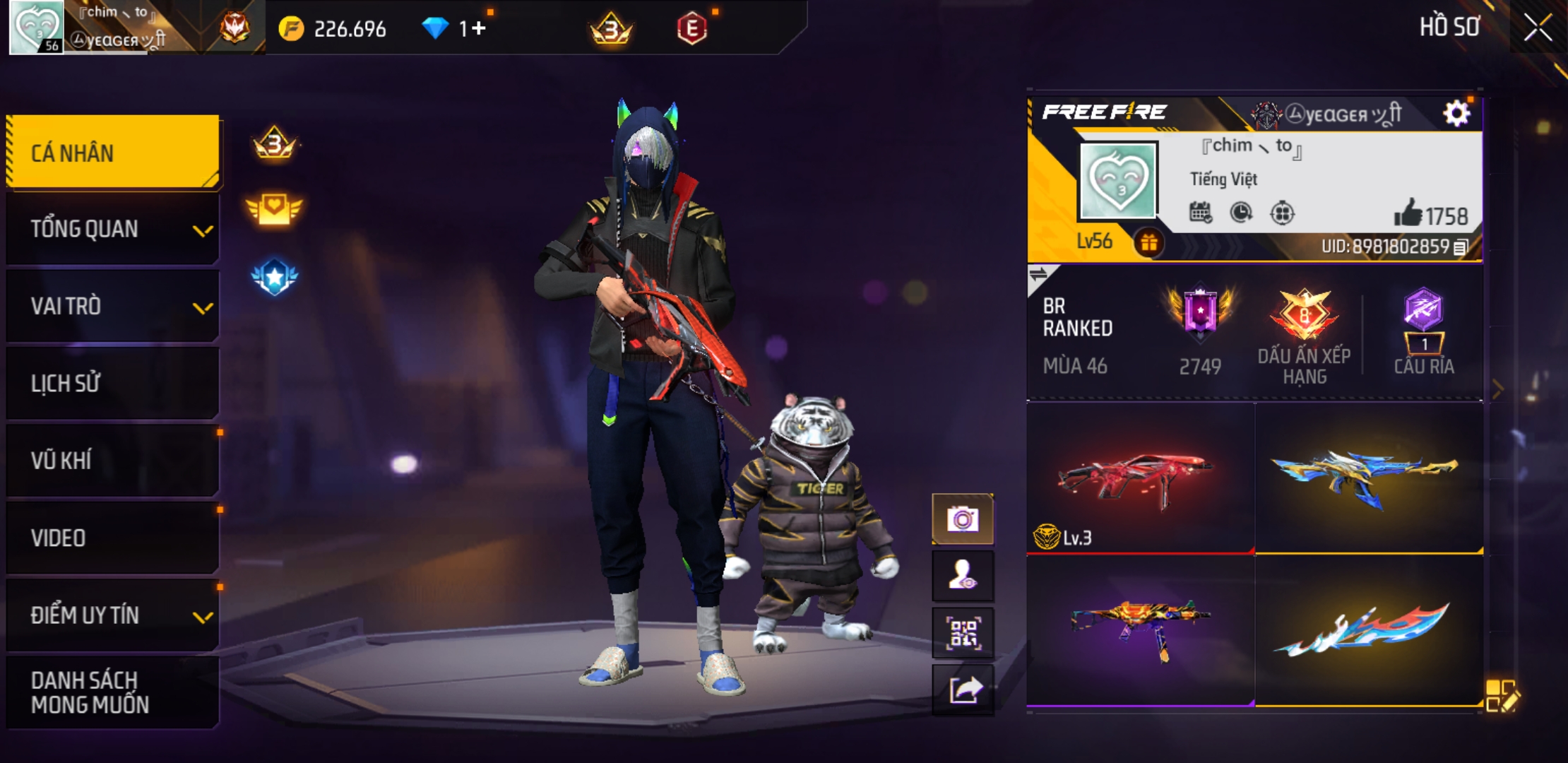The image size is (1568, 763).
Task: Switch to the Vũ Khí tab
Action: [x=113, y=461]
